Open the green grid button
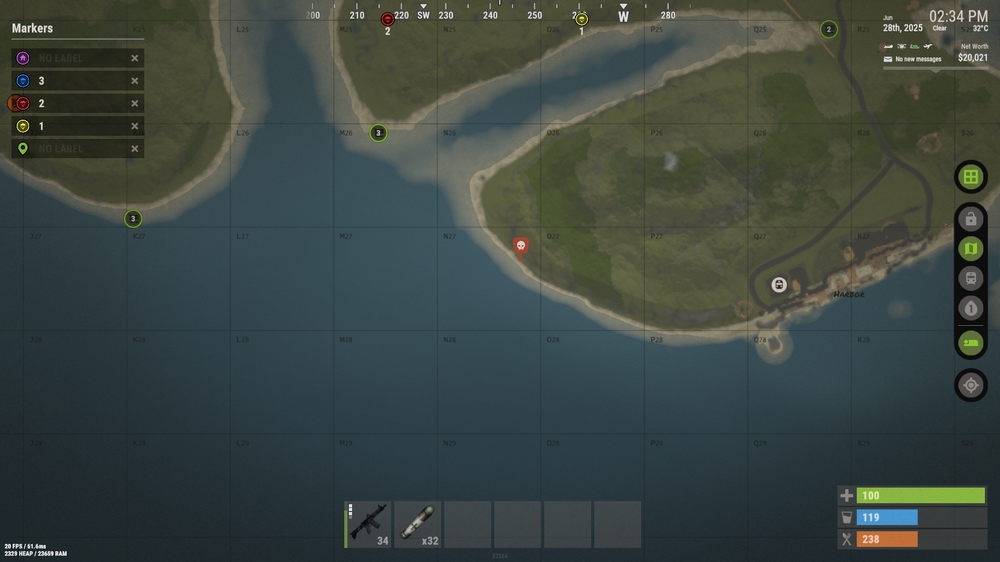 [x=970, y=178]
